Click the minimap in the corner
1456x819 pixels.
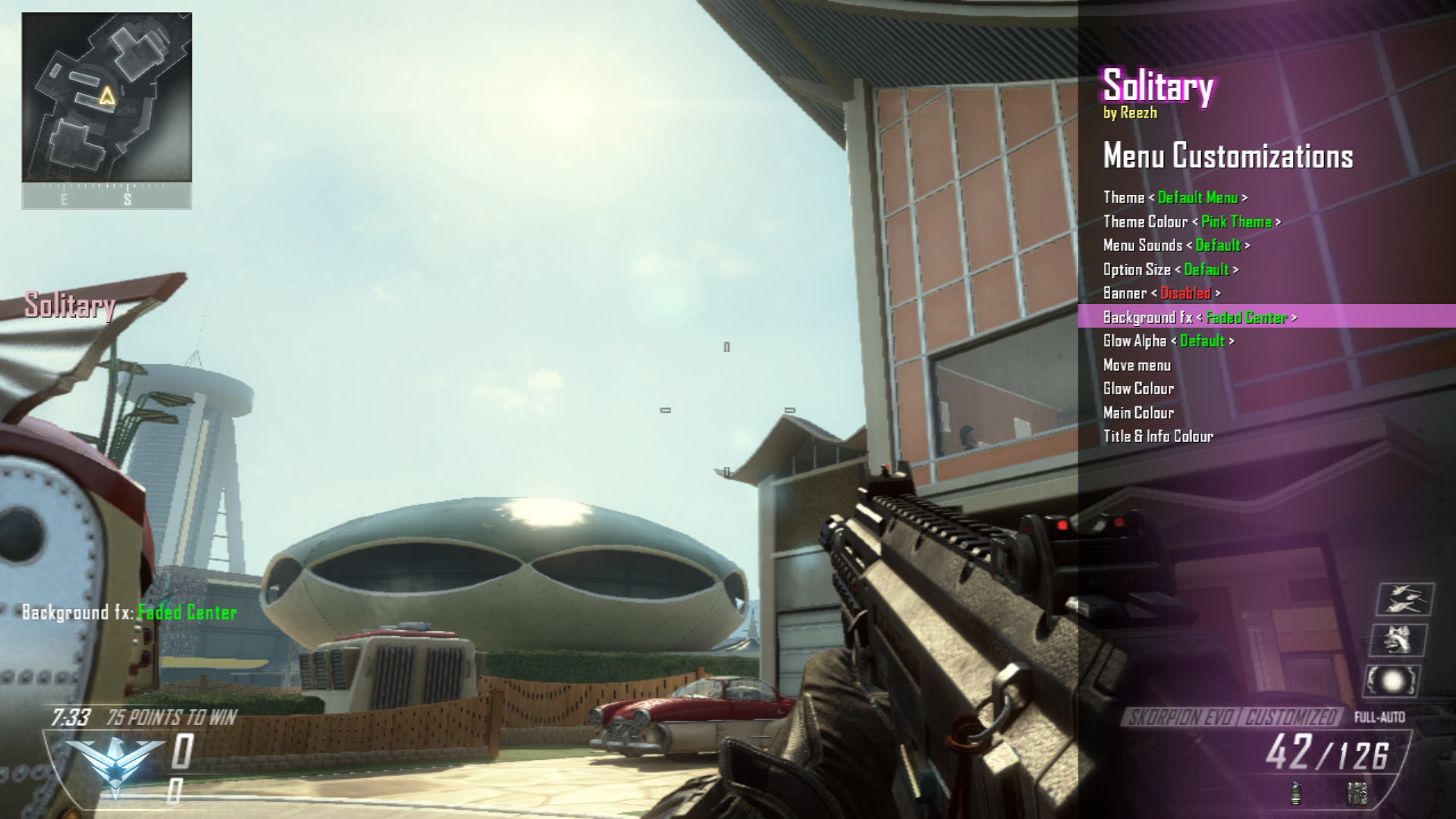click(106, 98)
